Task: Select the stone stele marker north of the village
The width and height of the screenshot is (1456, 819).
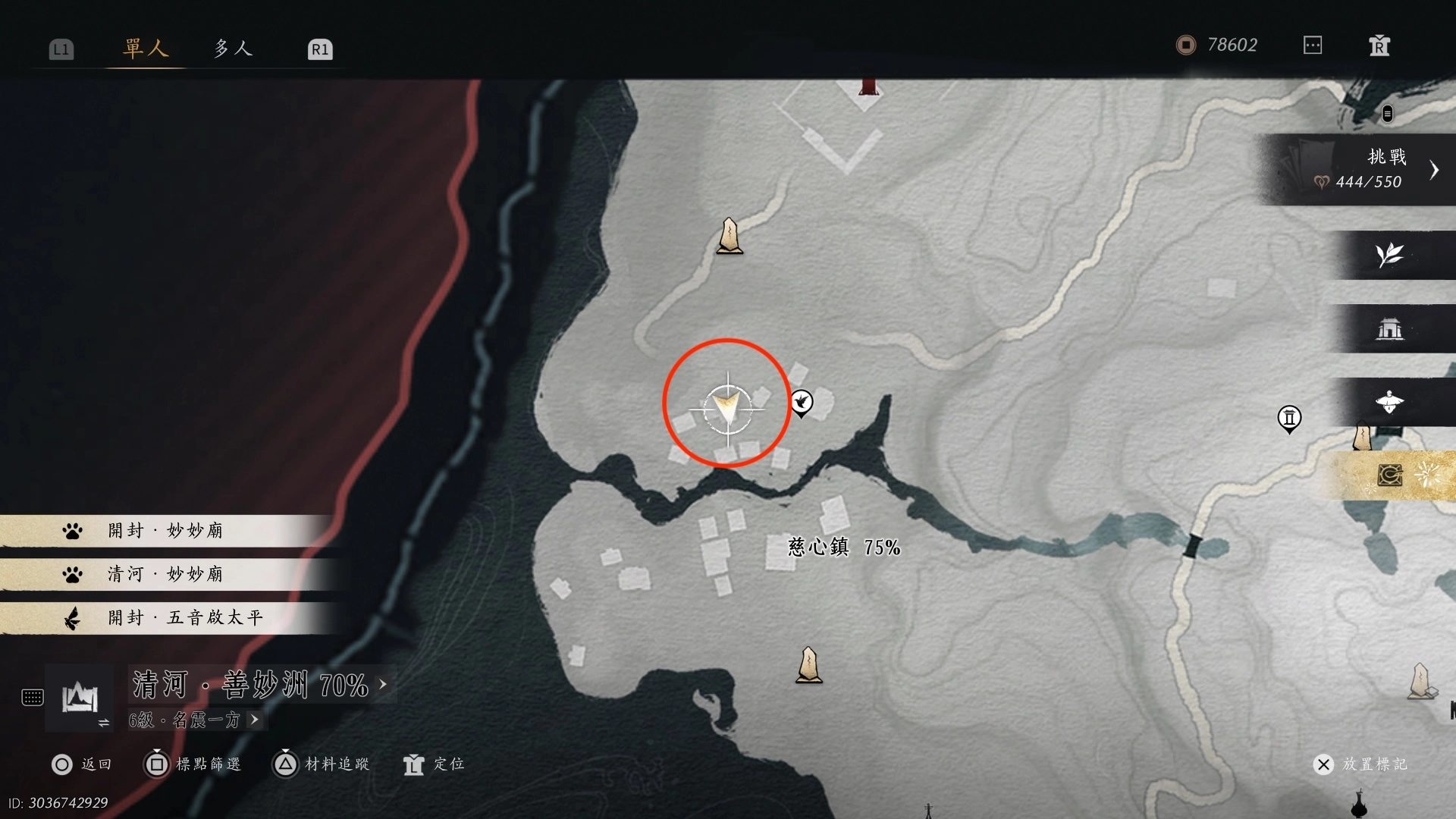Action: tap(730, 236)
